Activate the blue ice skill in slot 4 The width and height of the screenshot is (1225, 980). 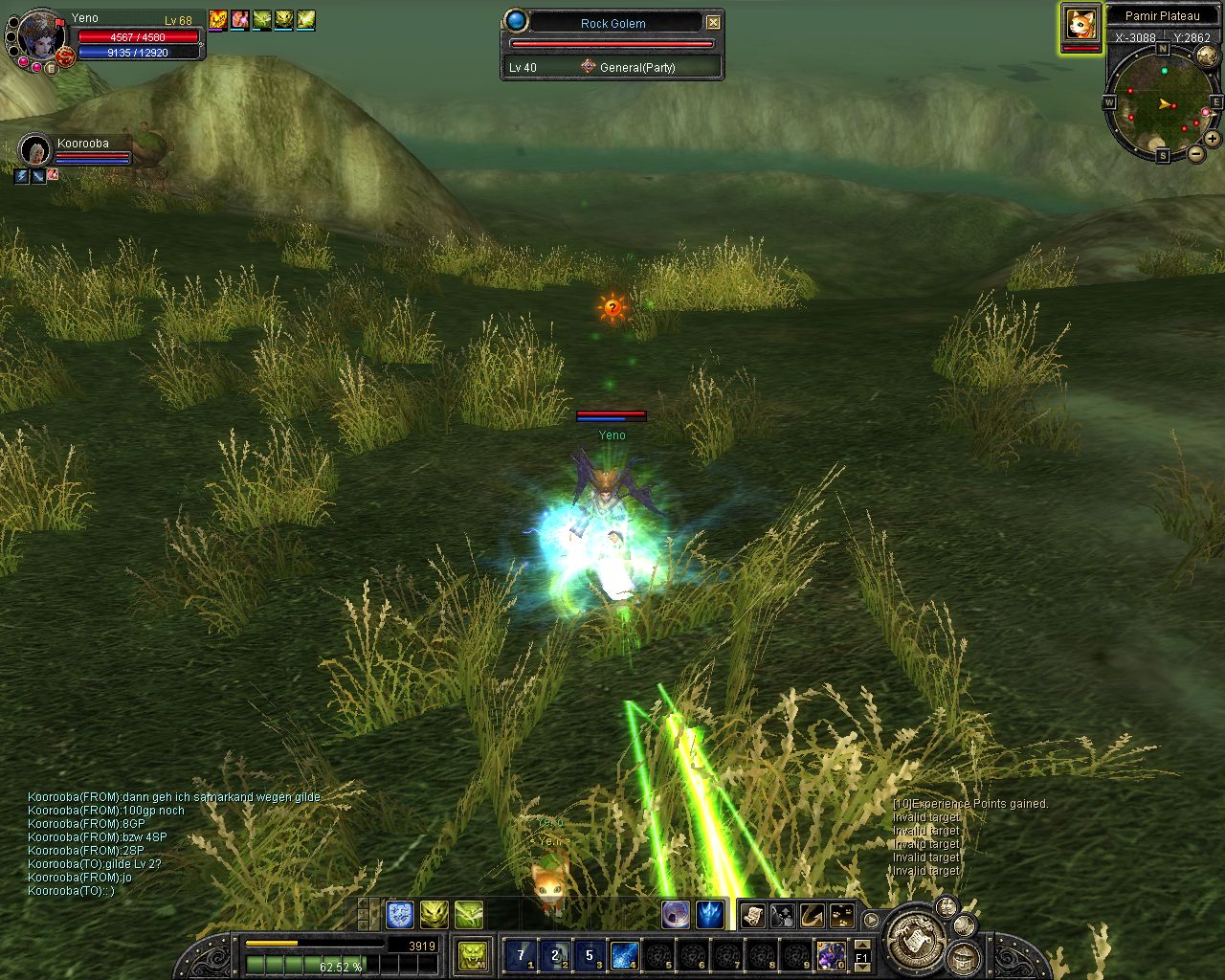[624, 954]
